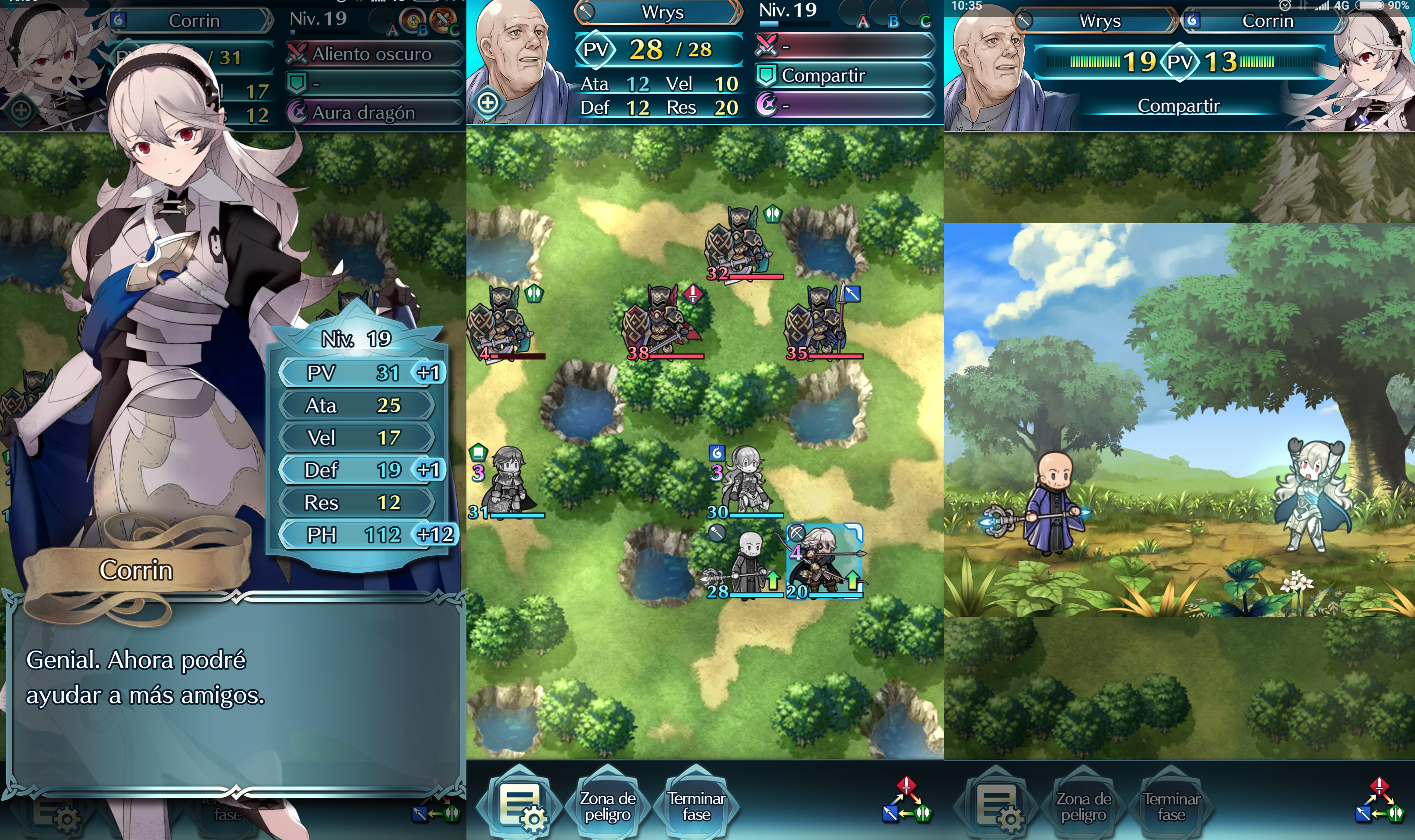This screenshot has height=840, width=1415.
Task: Open Wrys's Compartir assist skill row
Action: [844, 75]
